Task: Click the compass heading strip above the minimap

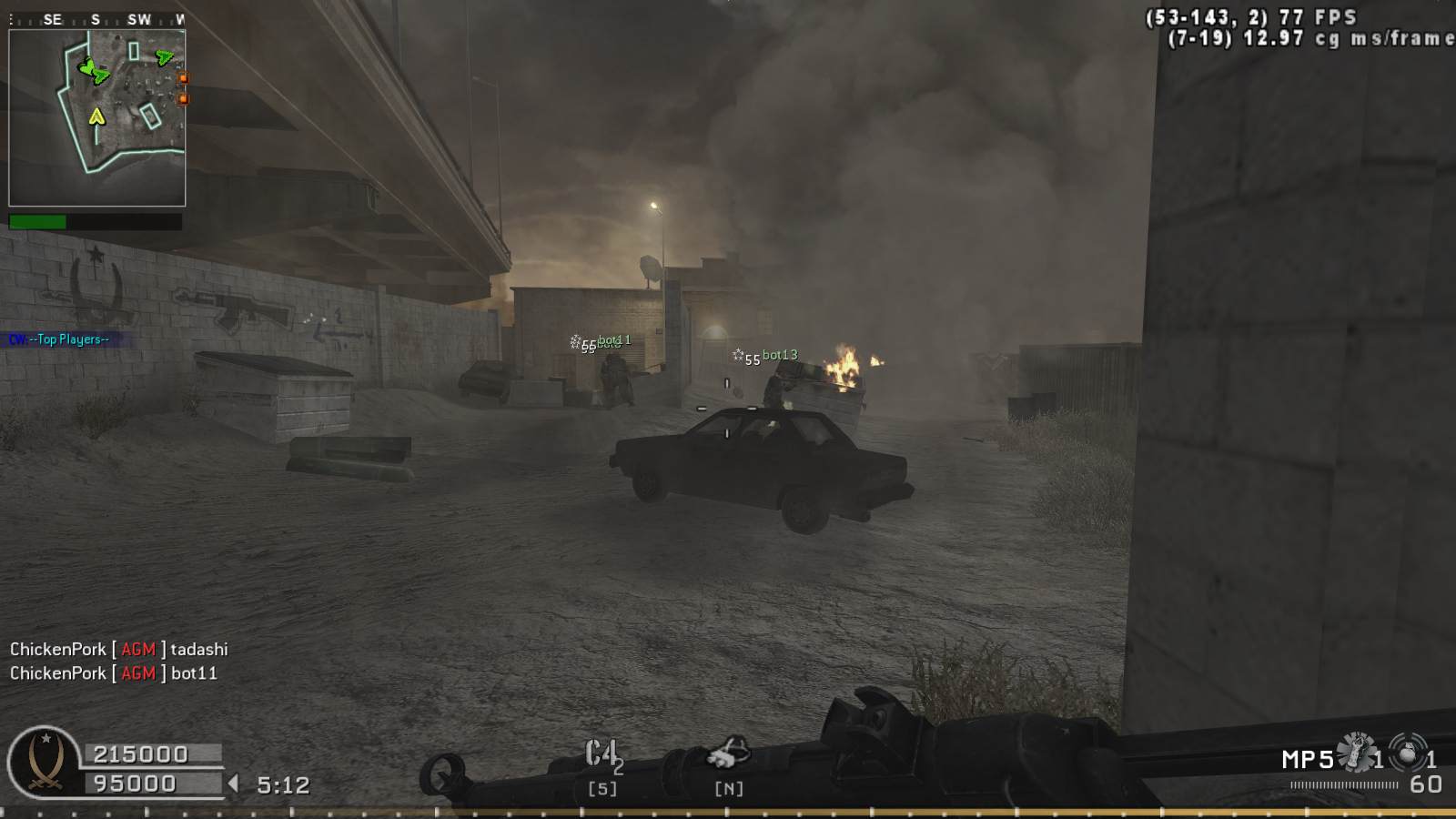Action: pos(96,18)
